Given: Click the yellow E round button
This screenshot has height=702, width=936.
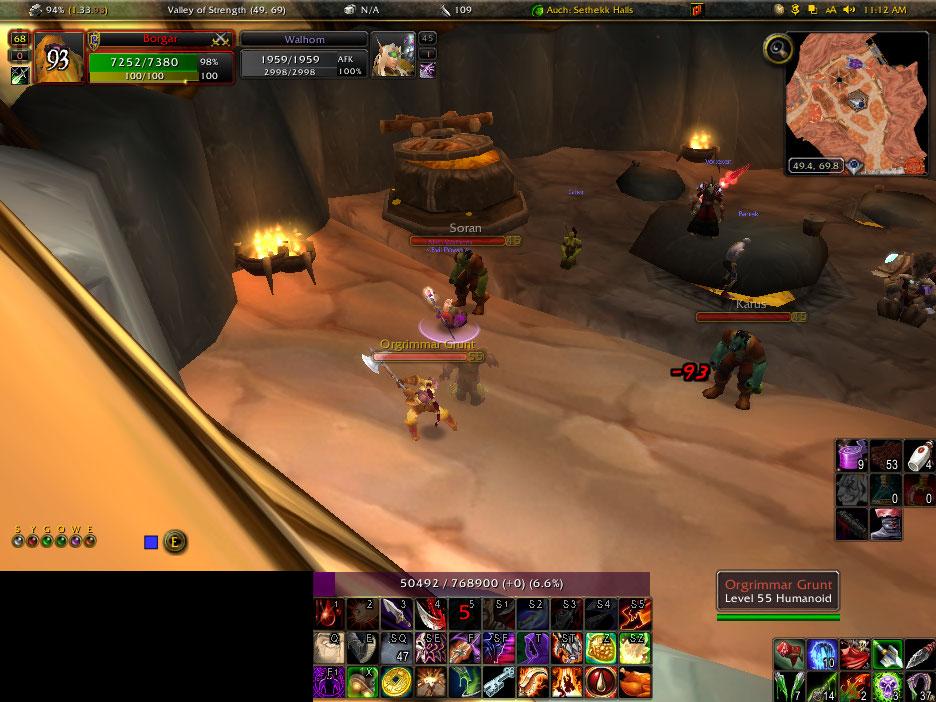Looking at the screenshot, I should 175,542.
